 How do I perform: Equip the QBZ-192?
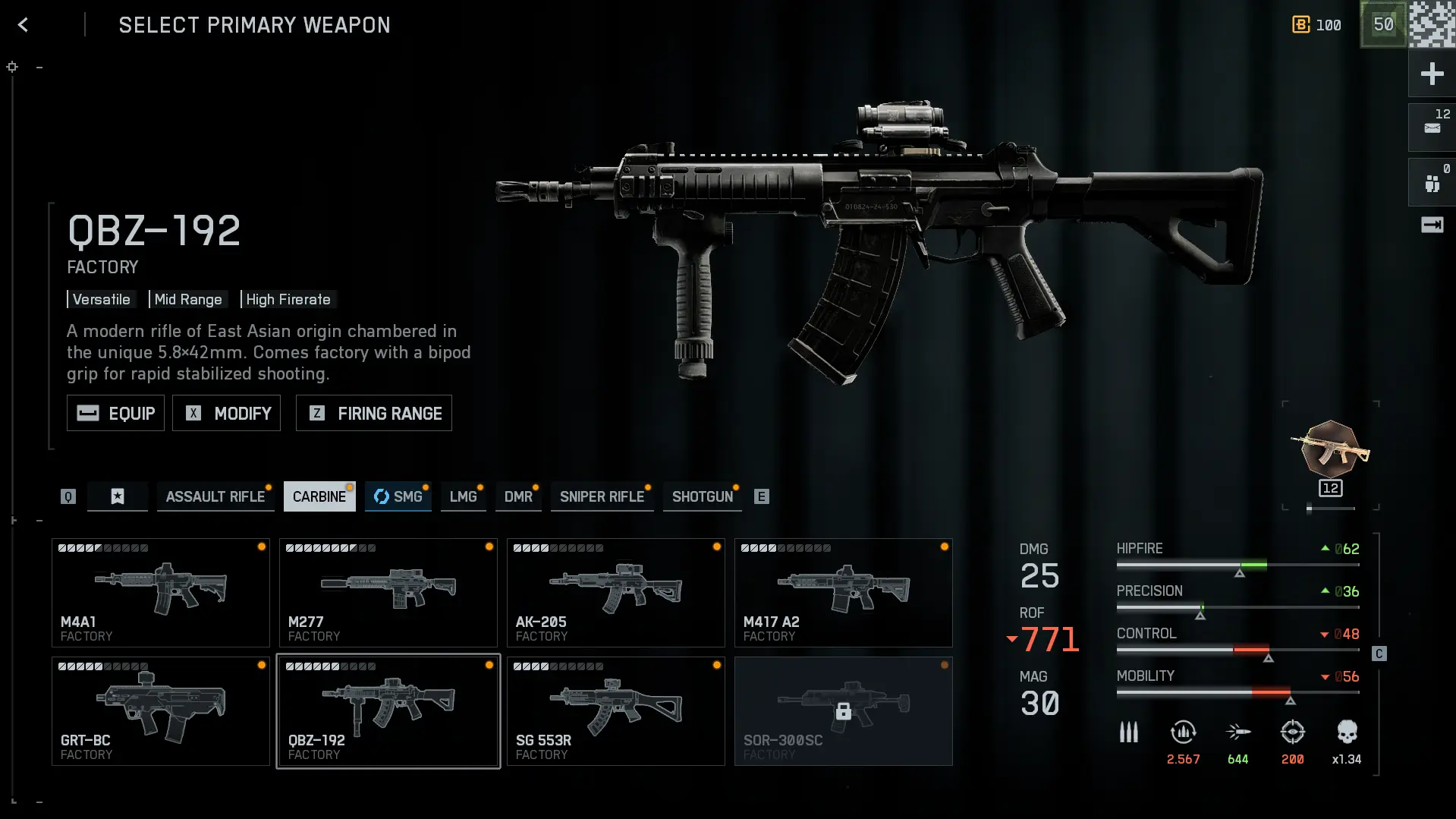[115, 413]
